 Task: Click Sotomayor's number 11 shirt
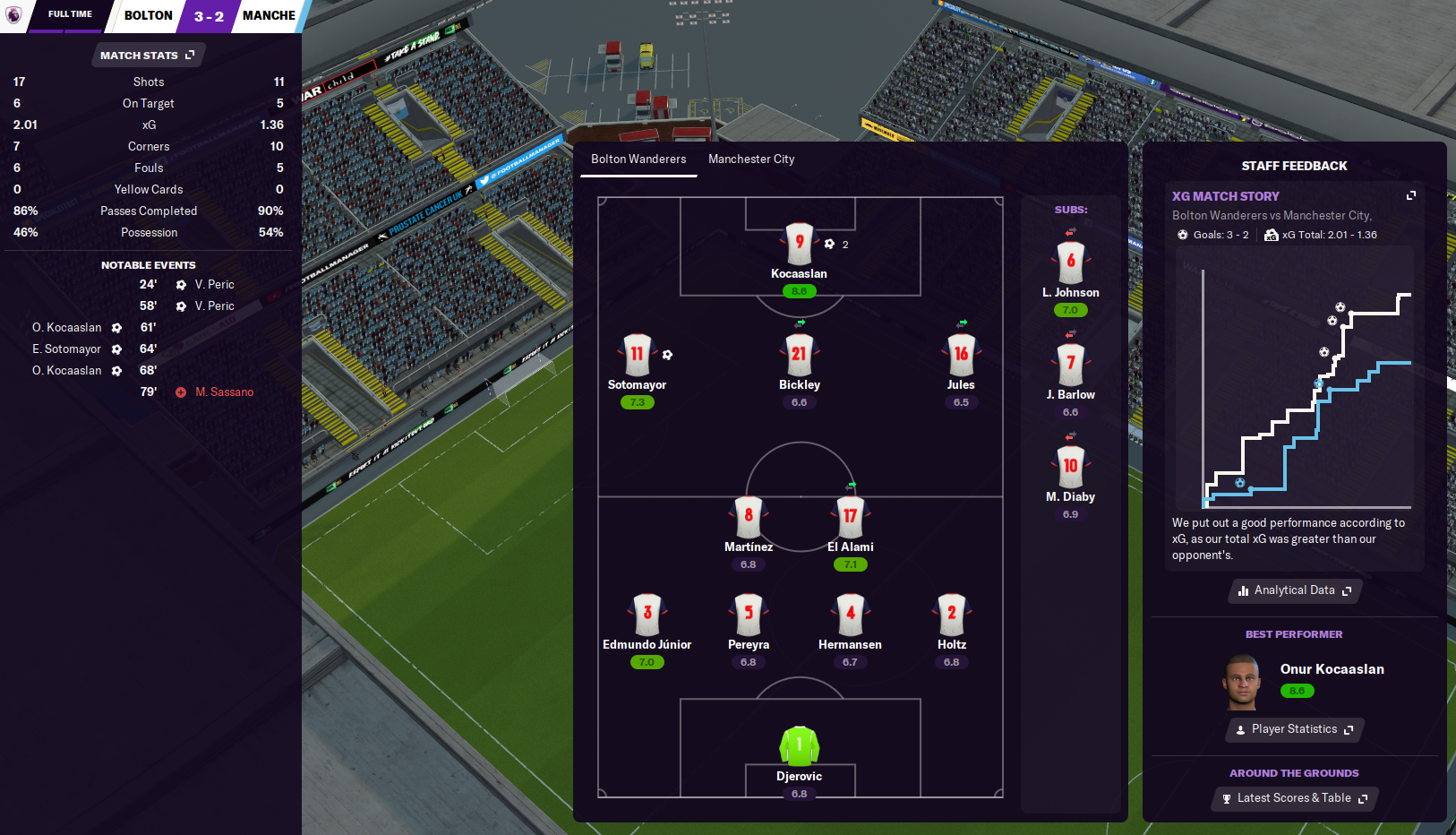pyautogui.click(x=637, y=355)
